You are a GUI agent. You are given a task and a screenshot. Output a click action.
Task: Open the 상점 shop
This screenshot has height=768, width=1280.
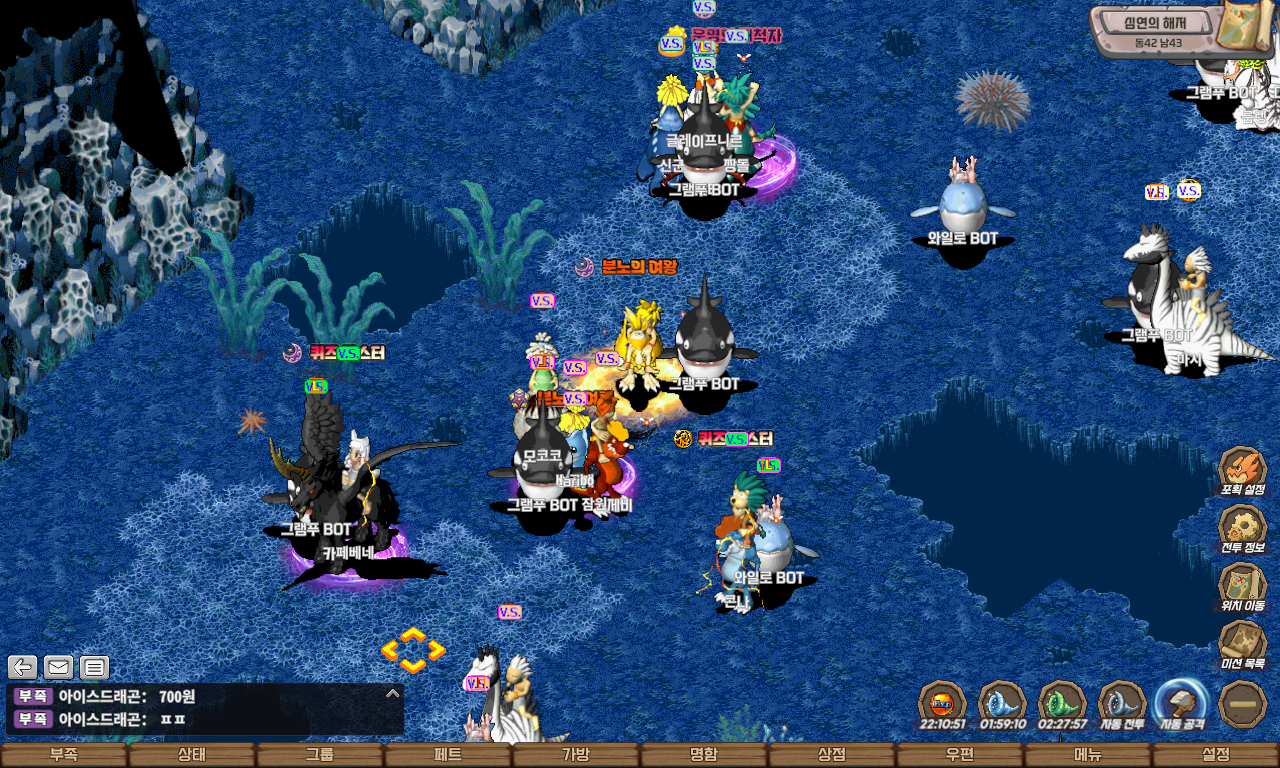(831, 755)
